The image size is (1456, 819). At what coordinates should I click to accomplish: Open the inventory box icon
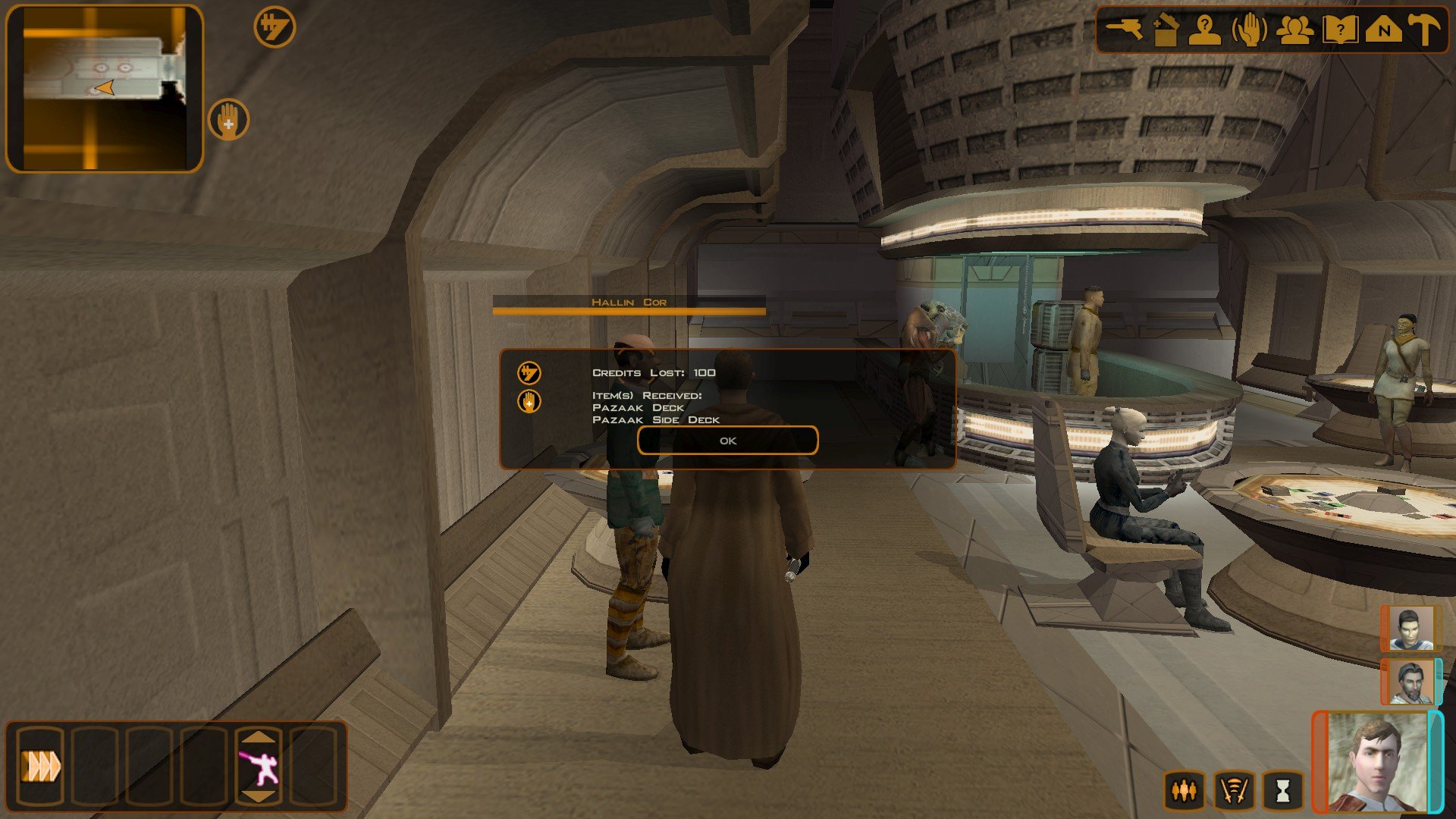pyautogui.click(x=1166, y=30)
